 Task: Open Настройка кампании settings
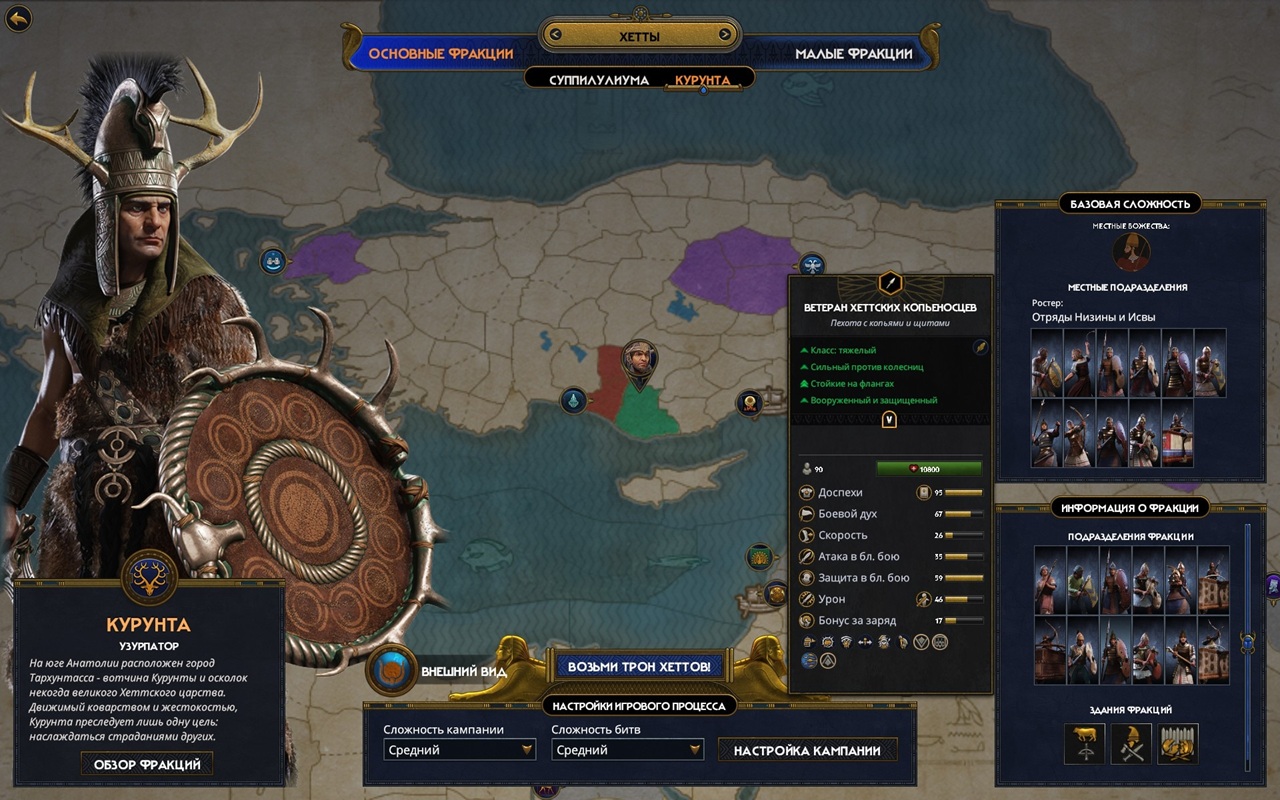tap(807, 750)
